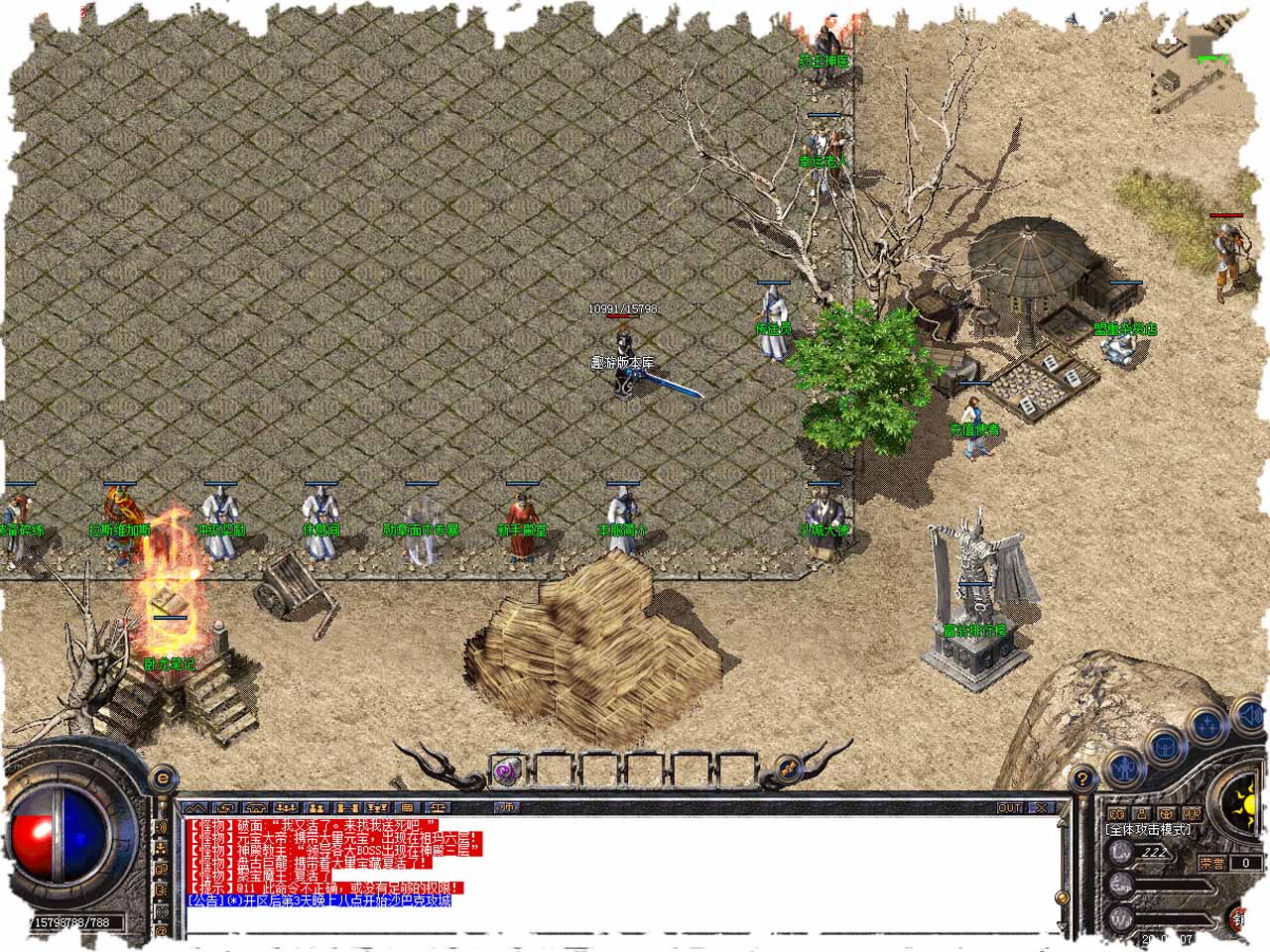1270x952 pixels.
Task: Click the chat scrollbar up arrow
Action: pyautogui.click(x=1063, y=822)
